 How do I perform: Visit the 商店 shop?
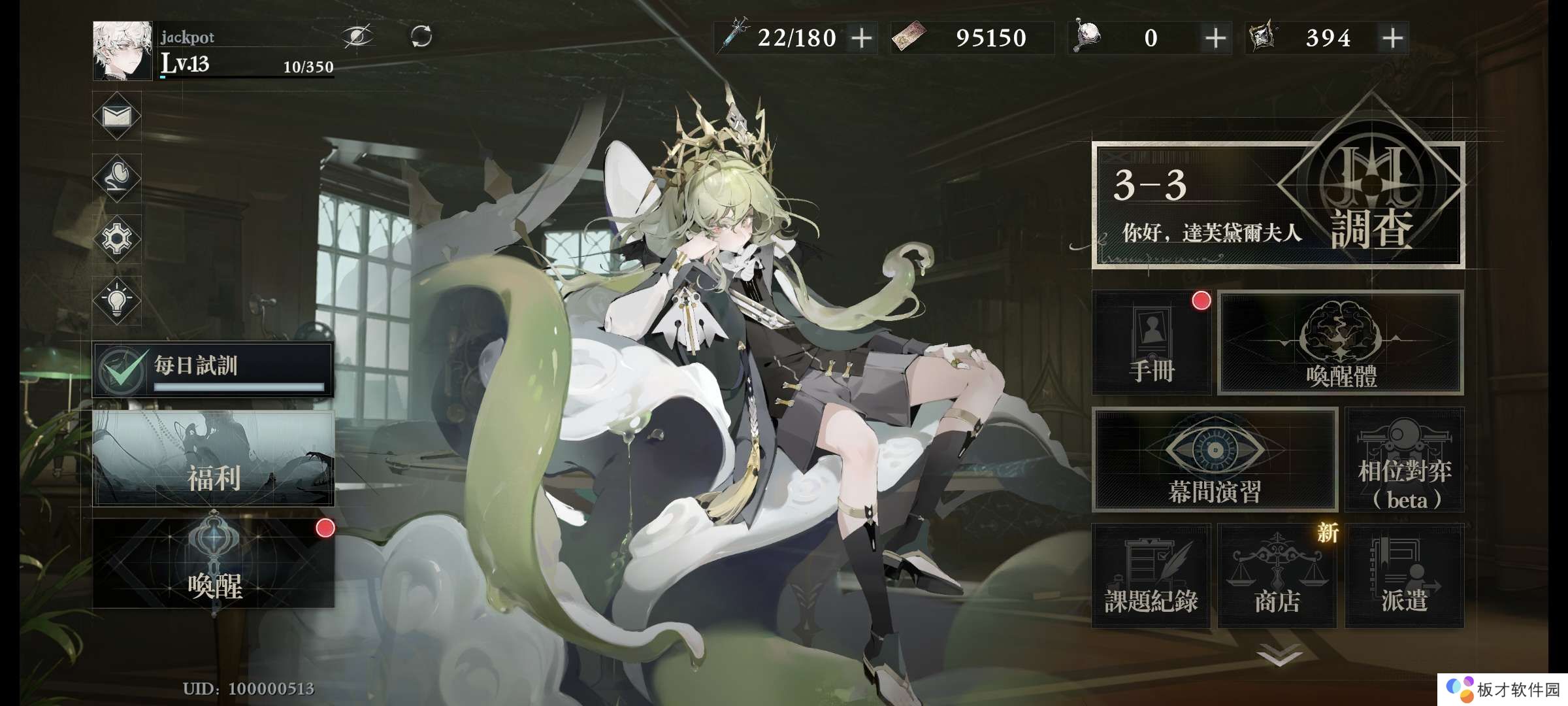(x=1277, y=576)
